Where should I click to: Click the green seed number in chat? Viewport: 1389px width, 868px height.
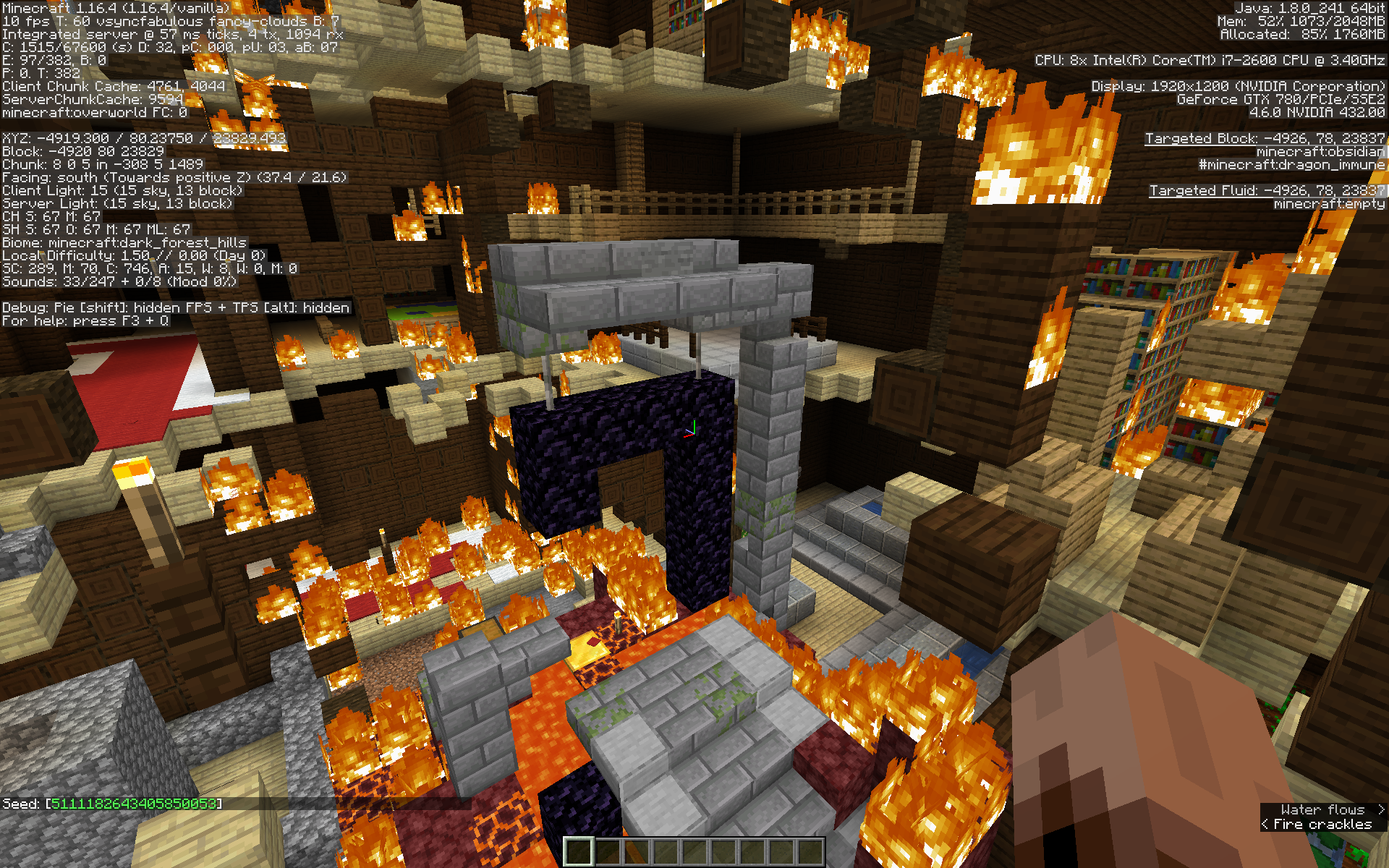pos(134,804)
